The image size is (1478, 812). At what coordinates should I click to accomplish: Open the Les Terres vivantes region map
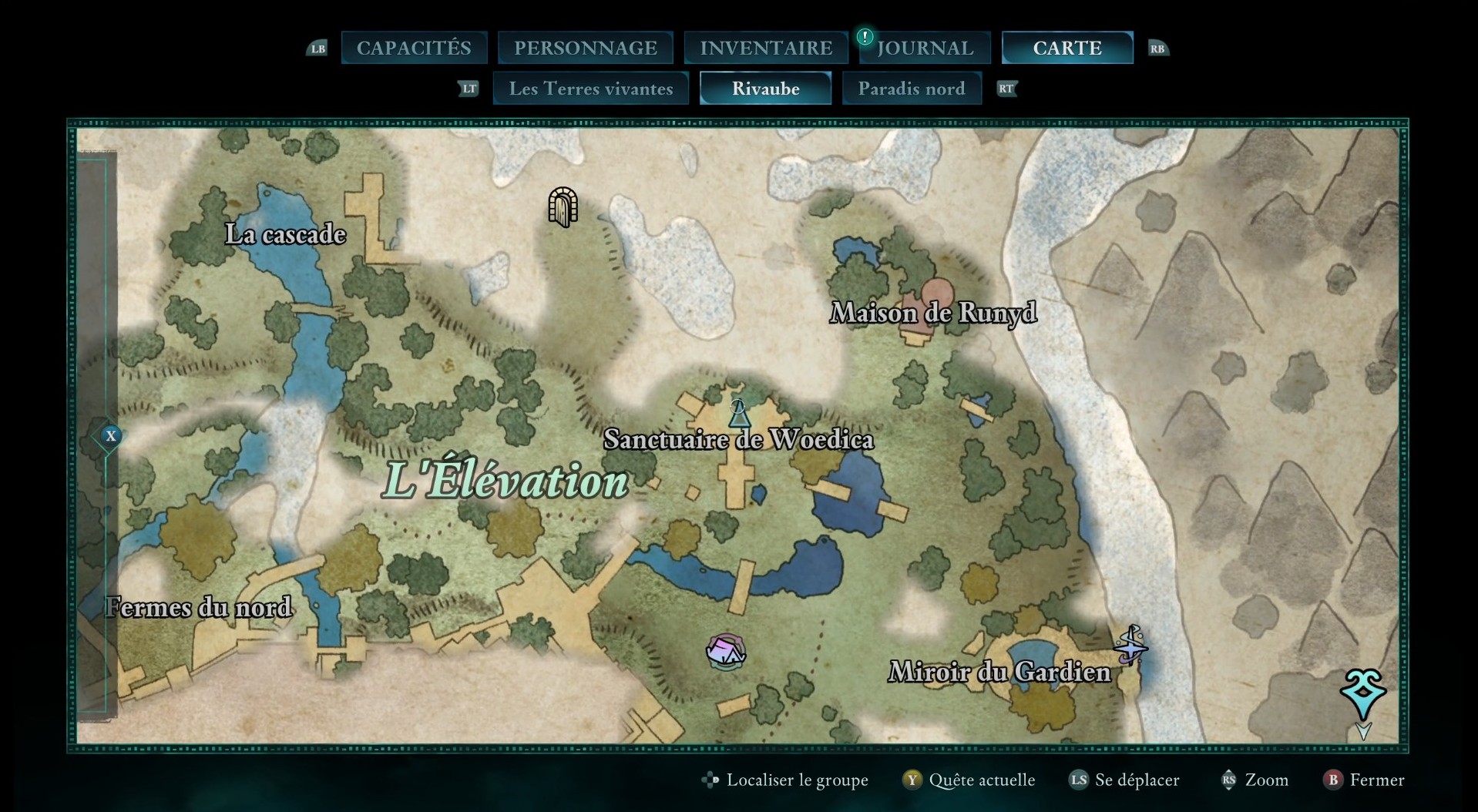coord(590,89)
